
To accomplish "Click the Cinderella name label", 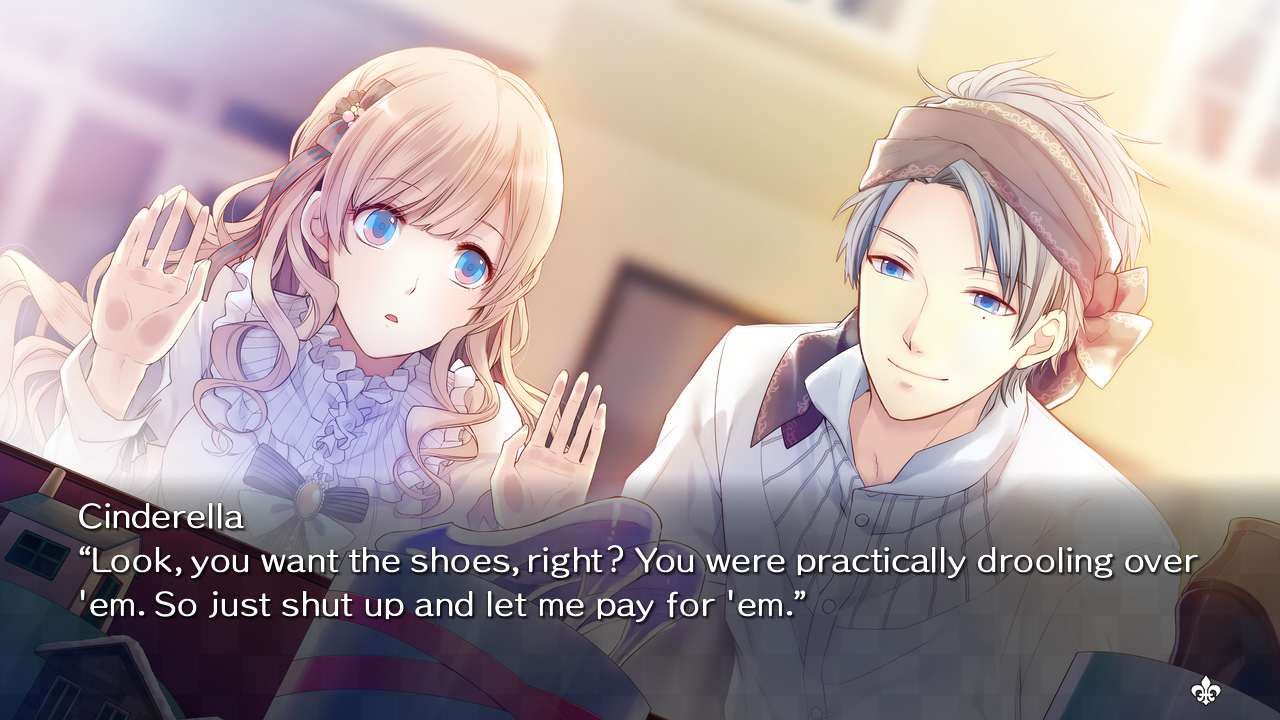I will [162, 517].
